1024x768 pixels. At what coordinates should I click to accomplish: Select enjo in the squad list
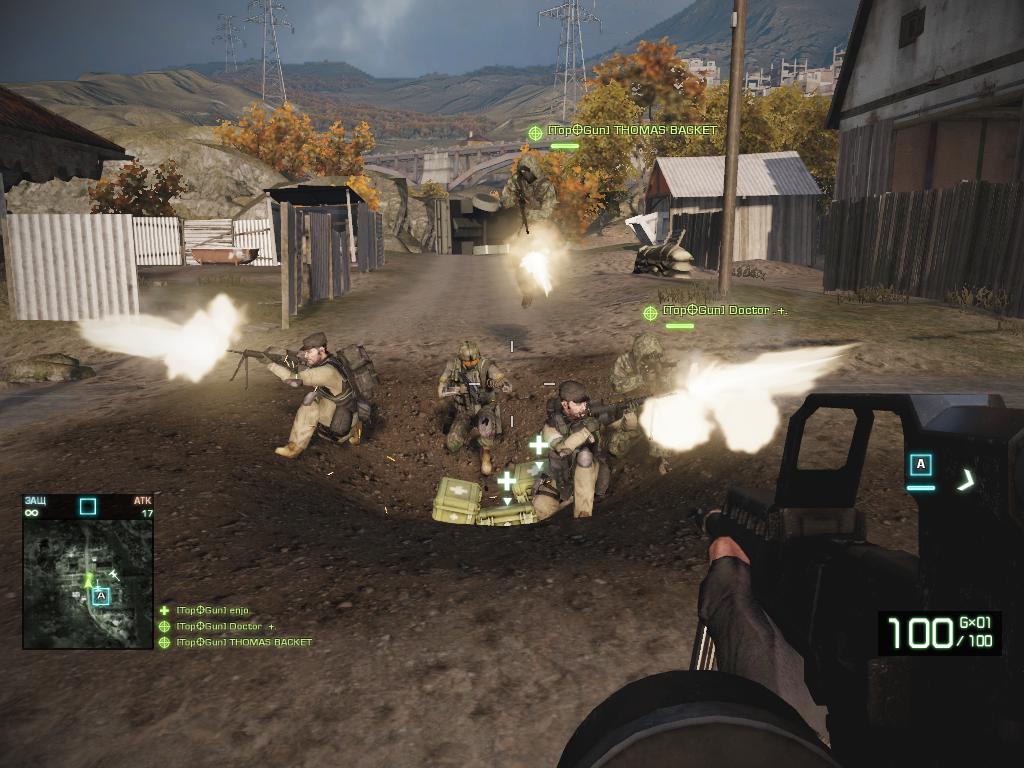click(212, 610)
